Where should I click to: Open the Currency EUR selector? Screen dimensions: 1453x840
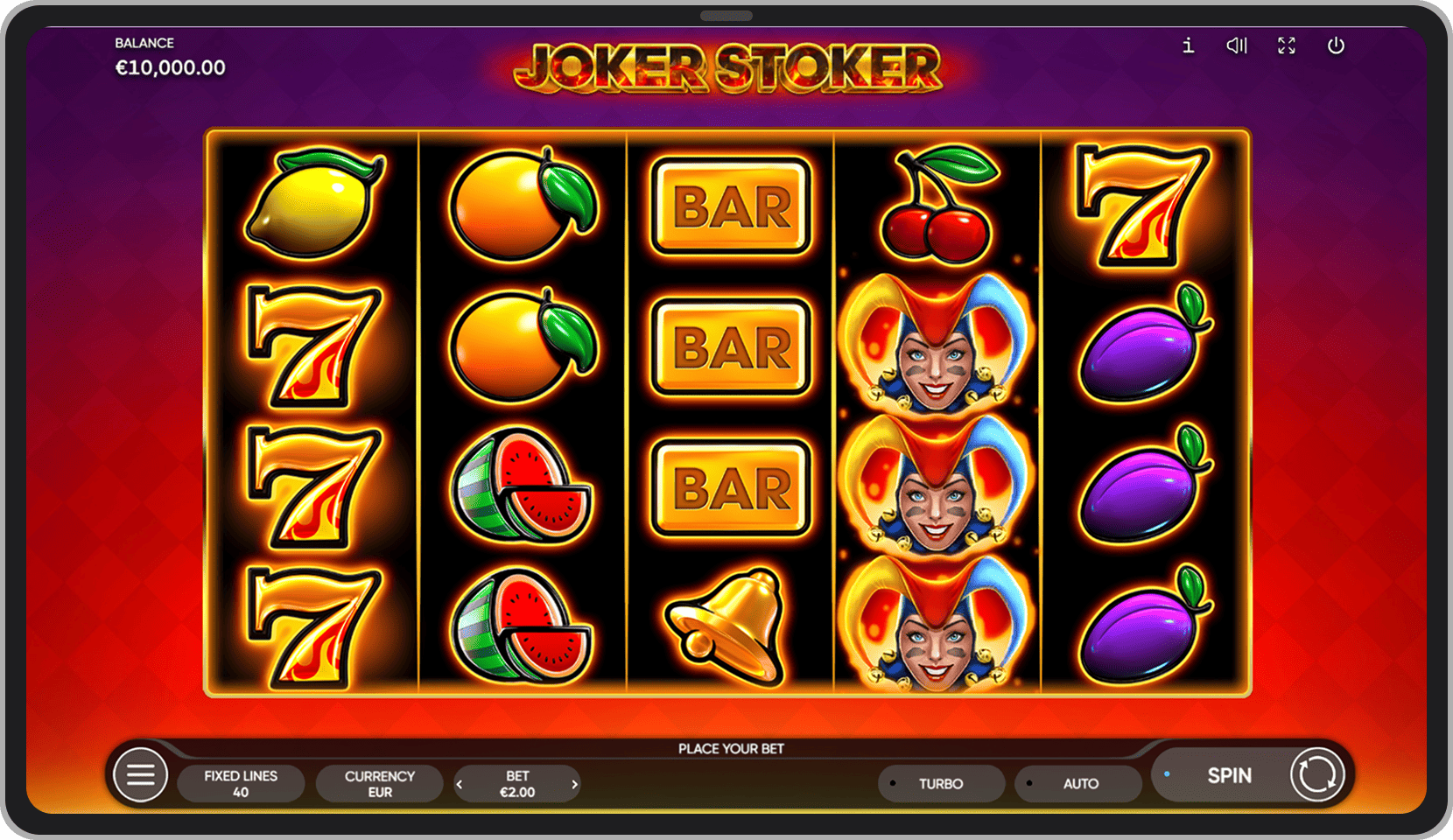(379, 784)
